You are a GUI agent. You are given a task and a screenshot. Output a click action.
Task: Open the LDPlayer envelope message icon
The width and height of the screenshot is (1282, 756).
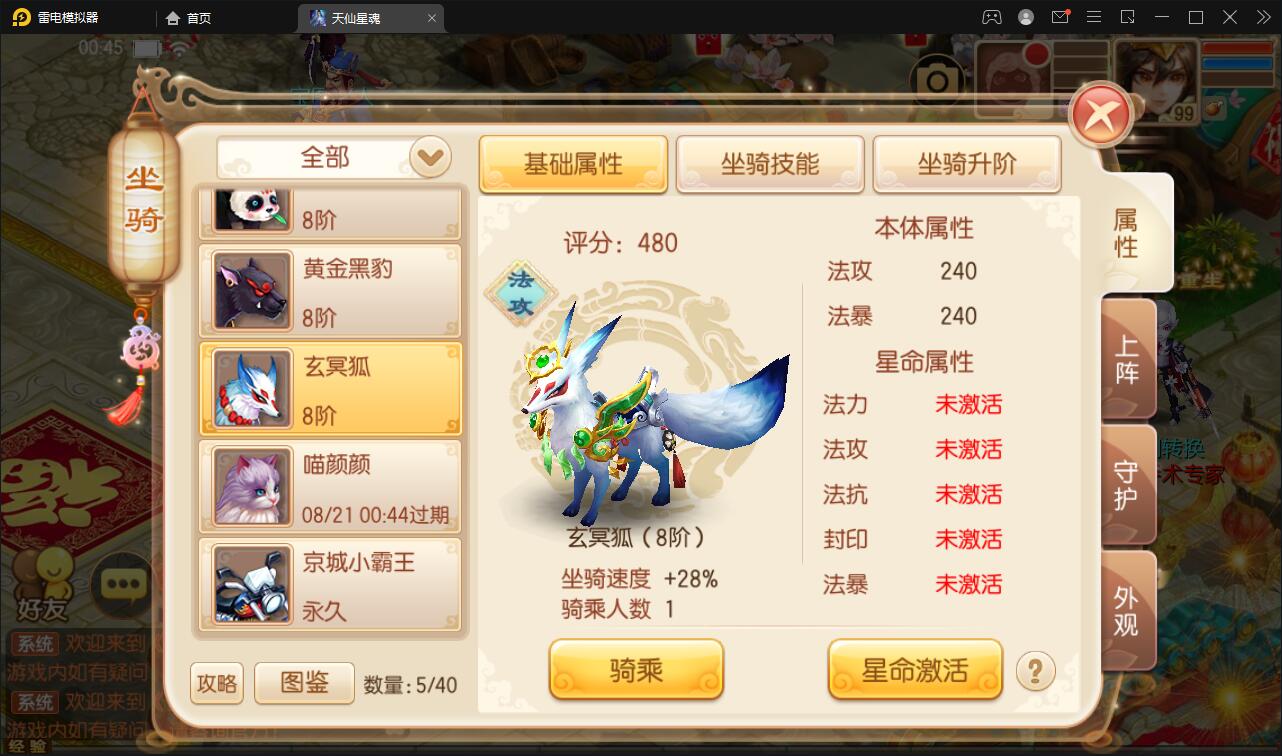click(x=1060, y=17)
